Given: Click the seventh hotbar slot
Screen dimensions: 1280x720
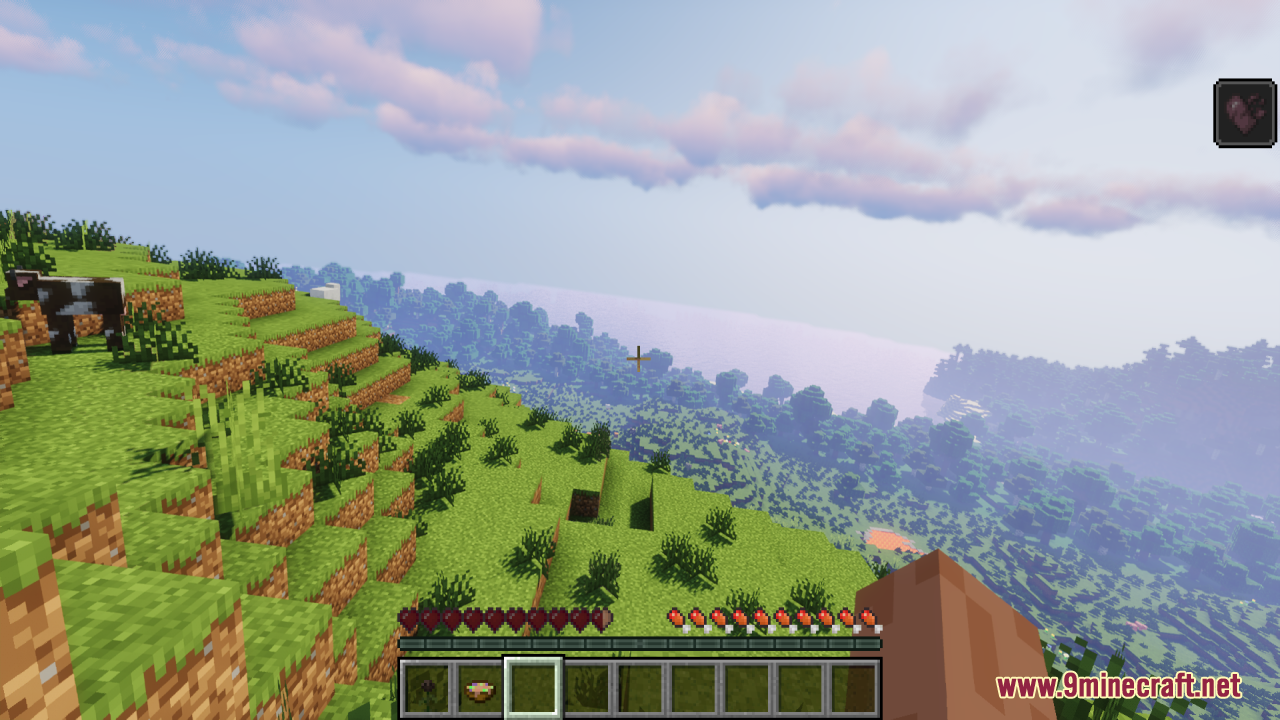Looking at the screenshot, I should tap(743, 688).
